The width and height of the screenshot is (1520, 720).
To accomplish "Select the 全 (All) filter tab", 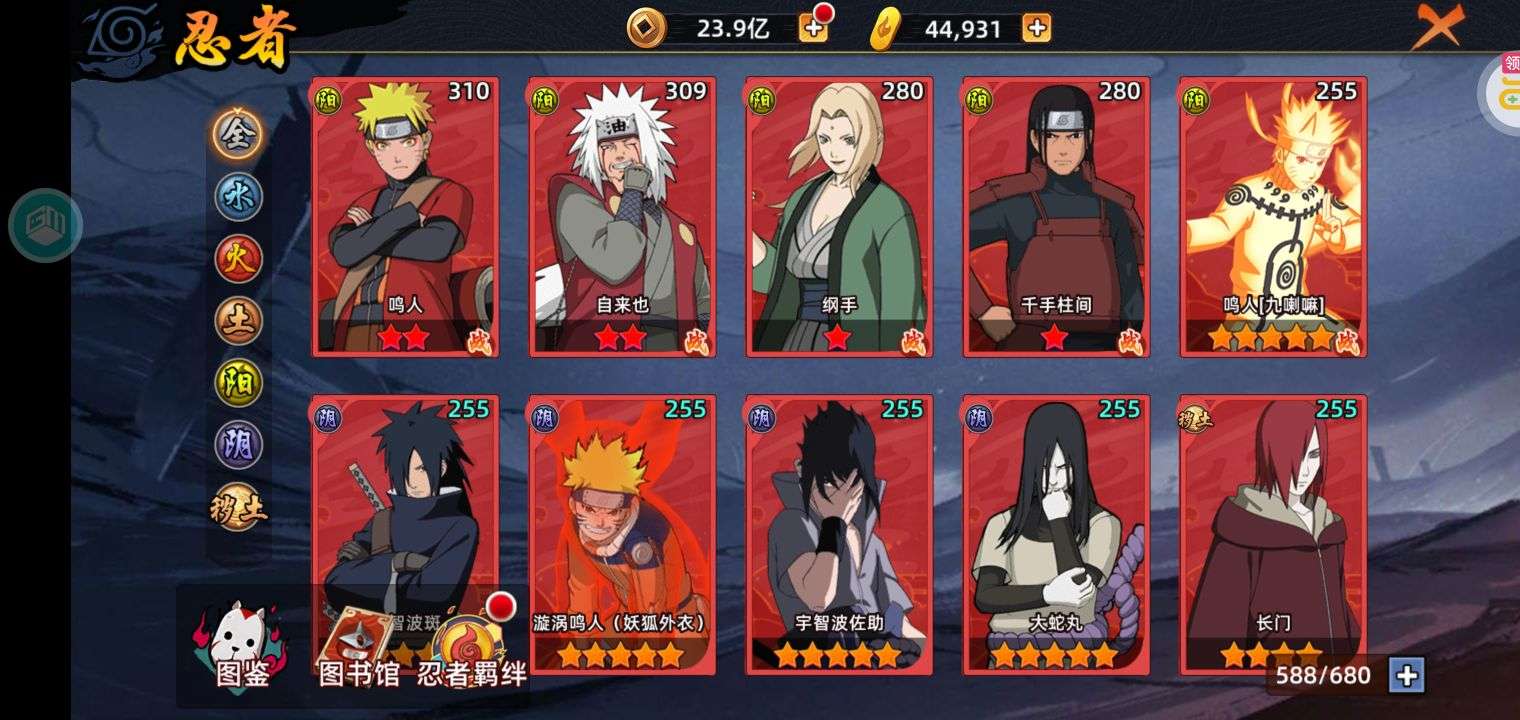I will tap(238, 134).
